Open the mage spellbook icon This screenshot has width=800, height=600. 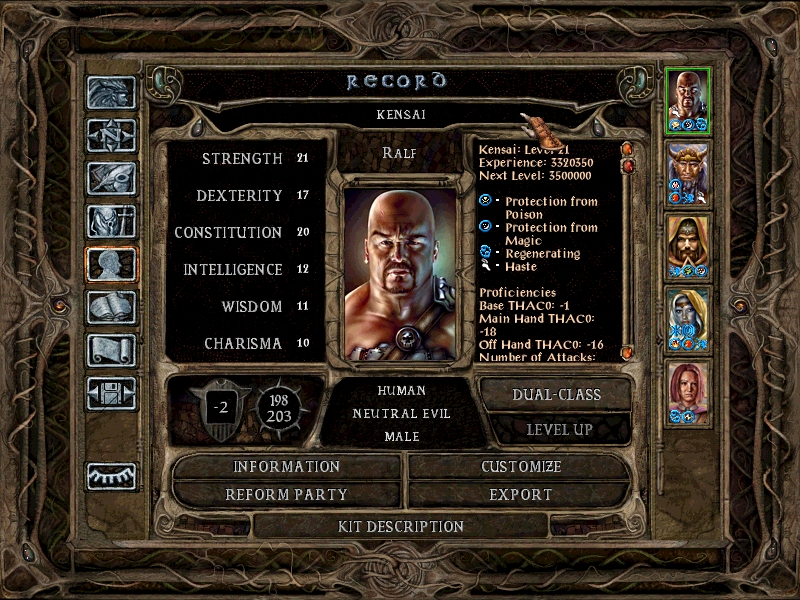pyautogui.click(x=111, y=307)
